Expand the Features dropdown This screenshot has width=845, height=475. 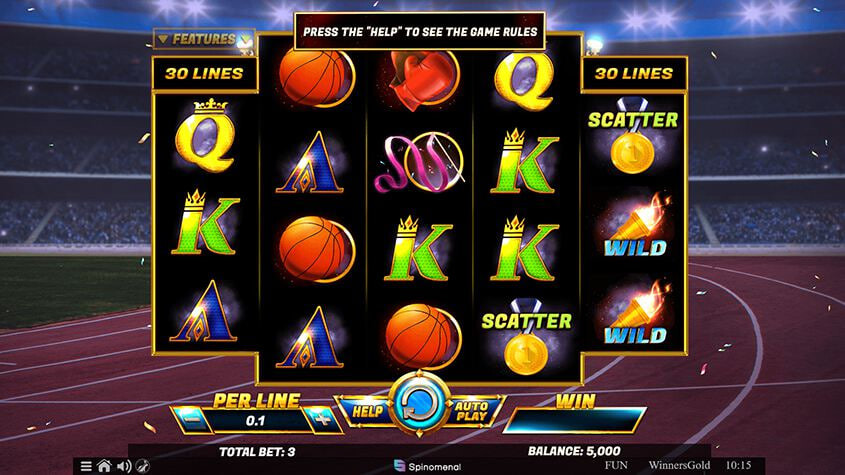(204, 40)
